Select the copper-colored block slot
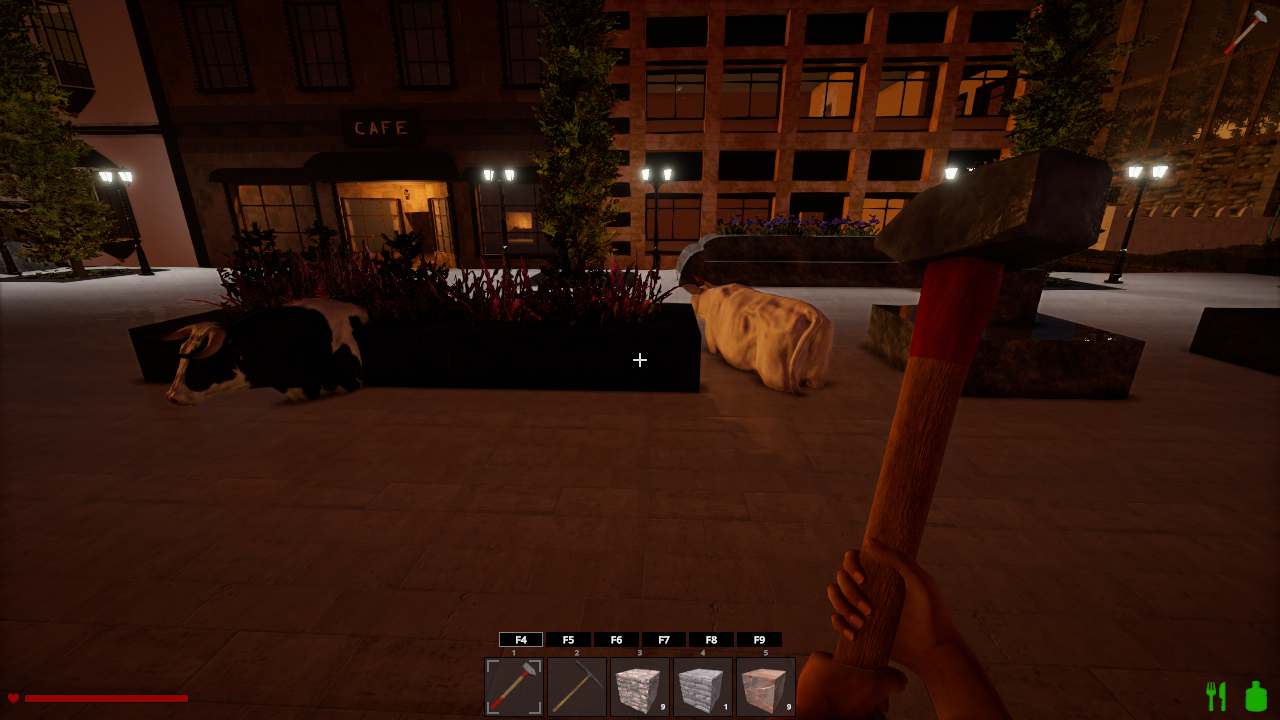The height and width of the screenshot is (720, 1280). [x=766, y=687]
